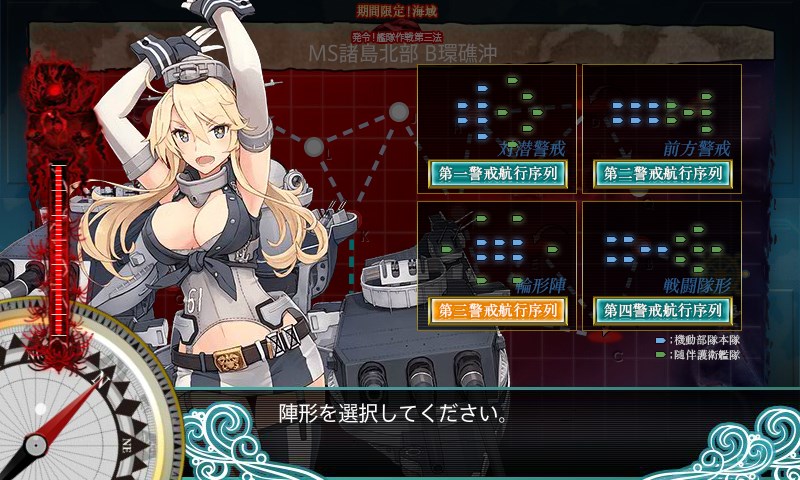Screen dimensions: 800x480
Task: Choose the 前方警戒 formation diagram
Action: tap(662, 108)
